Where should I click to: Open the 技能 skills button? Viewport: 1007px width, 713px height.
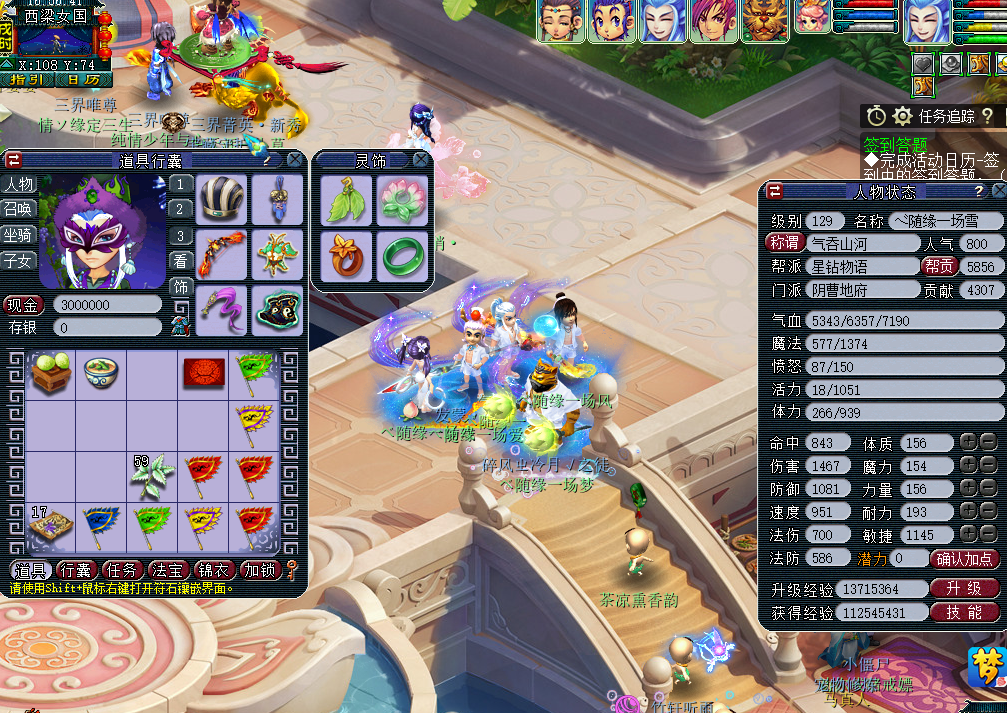[x=964, y=612]
